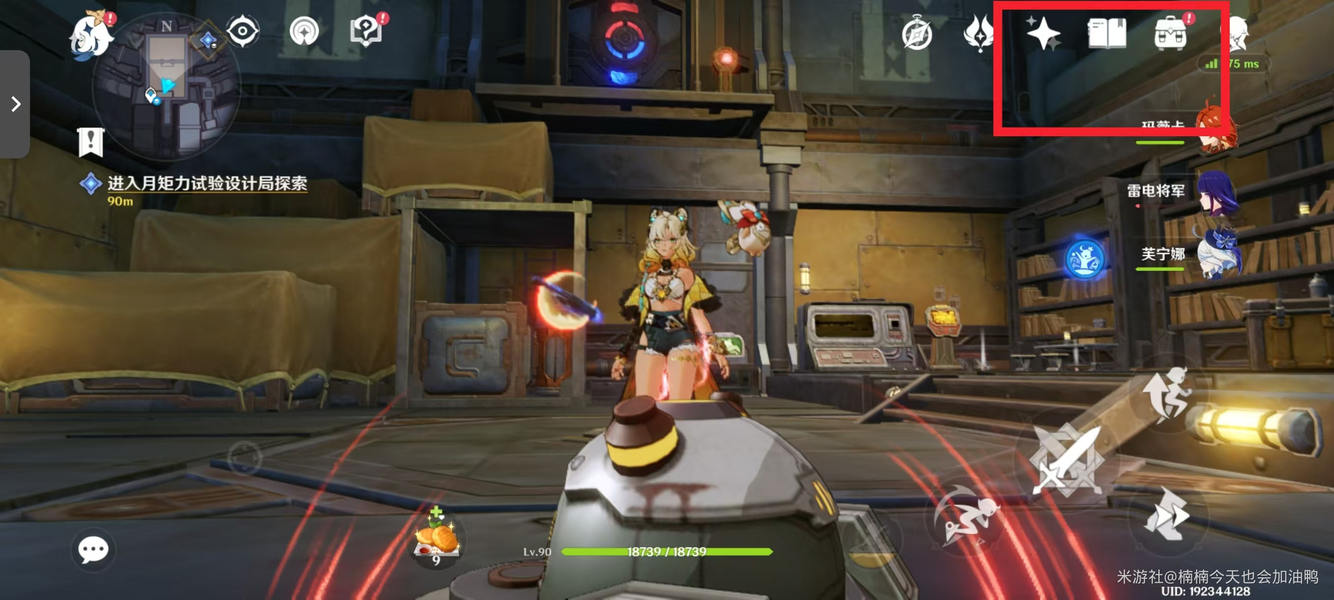Screen dimensions: 1334x600
Task: Expand the left side panel arrow
Action: 15,104
